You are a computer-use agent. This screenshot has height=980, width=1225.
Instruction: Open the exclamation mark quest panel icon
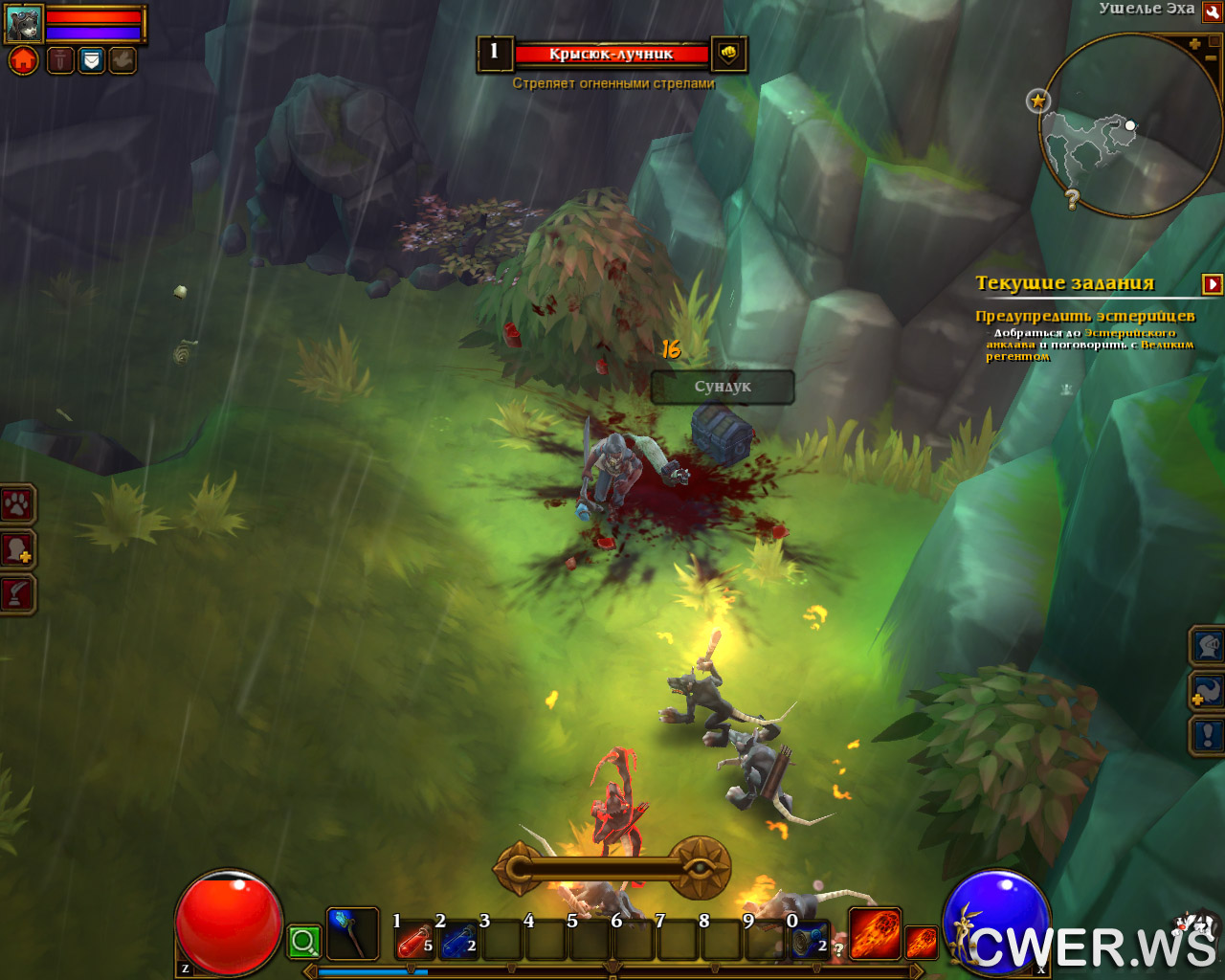[x=1208, y=736]
